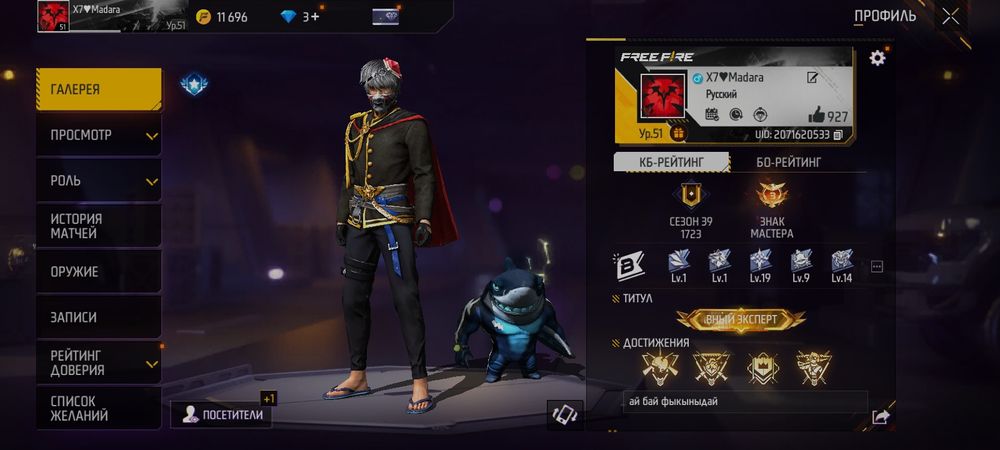Switch to the КБ-рейтинг tab
The width and height of the screenshot is (1000, 450).
[669, 162]
